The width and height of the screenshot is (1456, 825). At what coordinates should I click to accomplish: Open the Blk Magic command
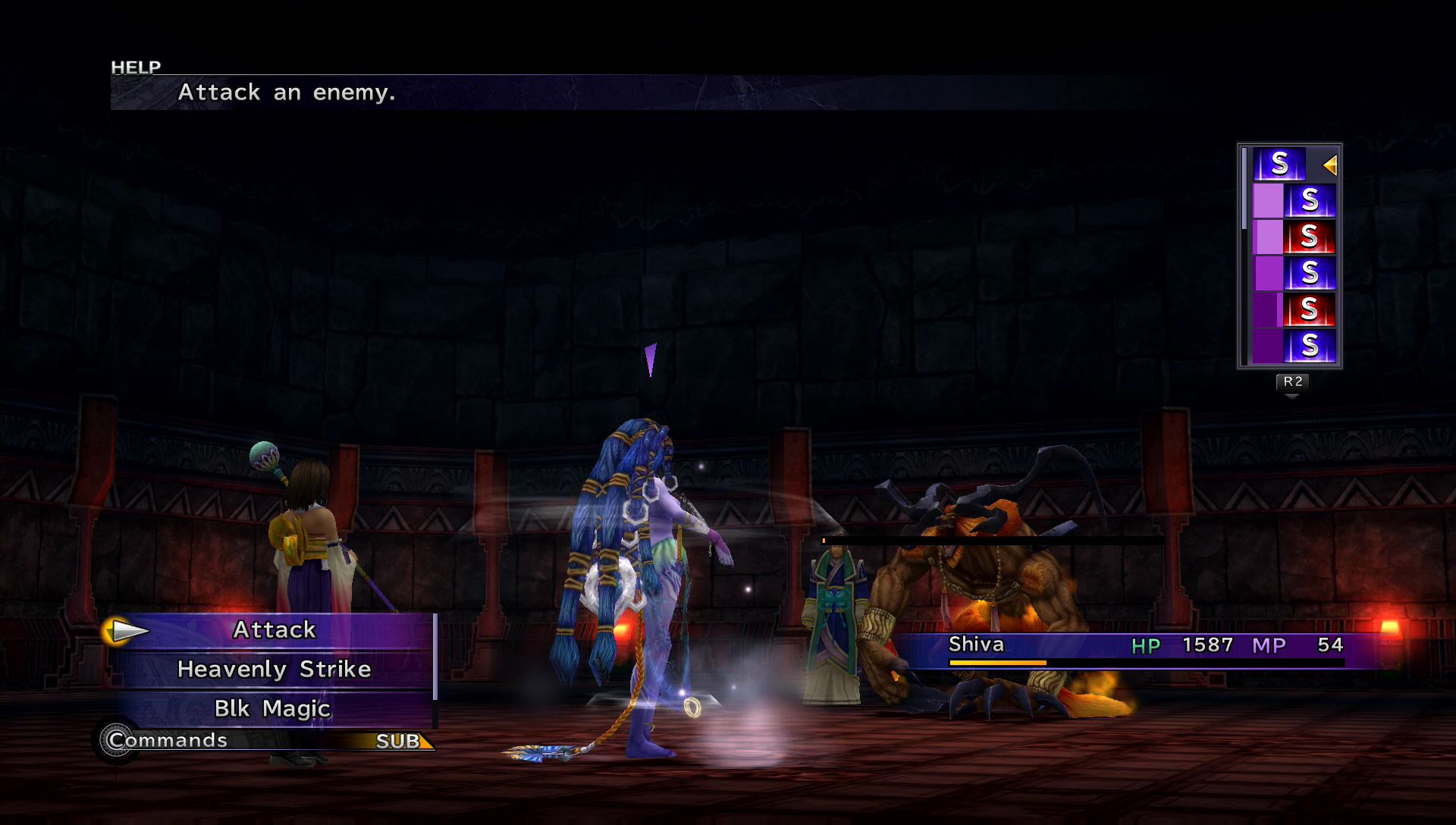[x=272, y=709]
